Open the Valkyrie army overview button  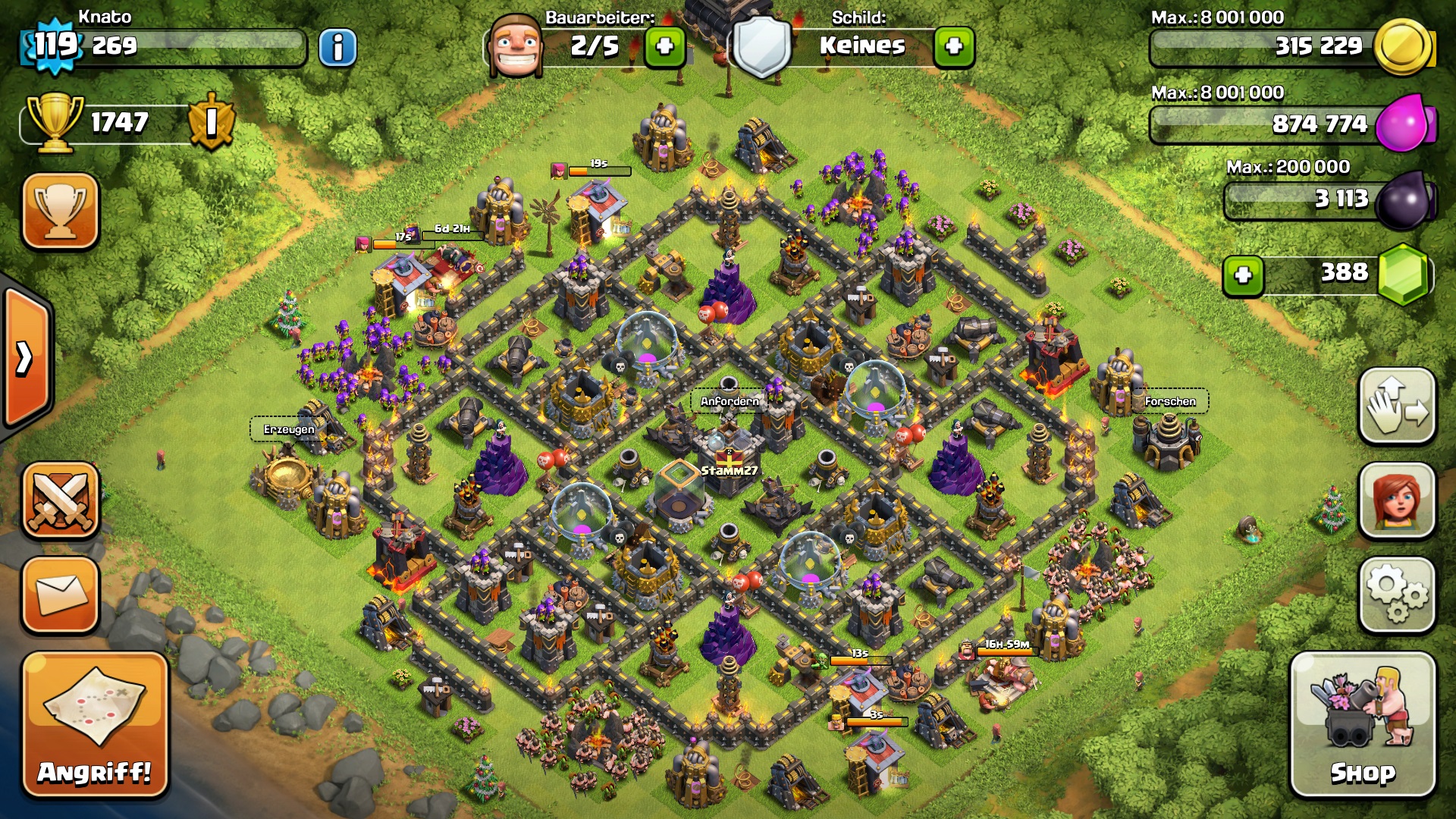1397,500
